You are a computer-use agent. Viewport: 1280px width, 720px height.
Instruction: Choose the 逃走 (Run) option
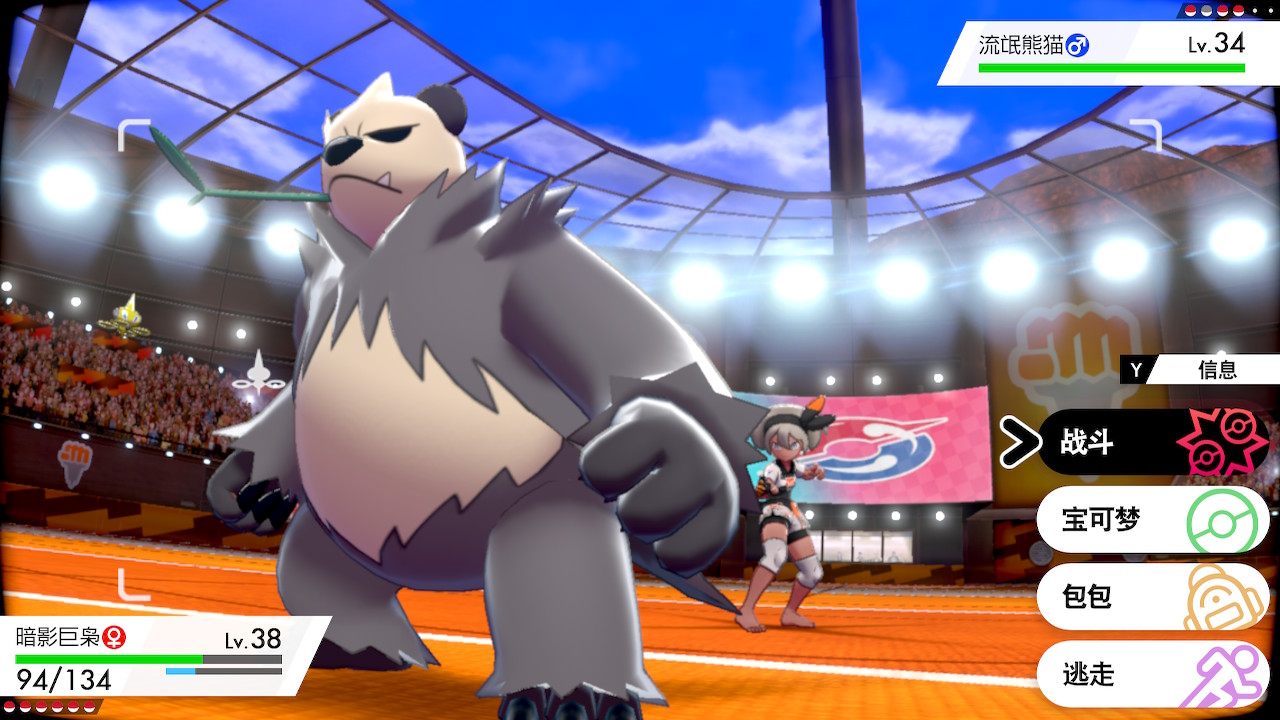click(1150, 674)
